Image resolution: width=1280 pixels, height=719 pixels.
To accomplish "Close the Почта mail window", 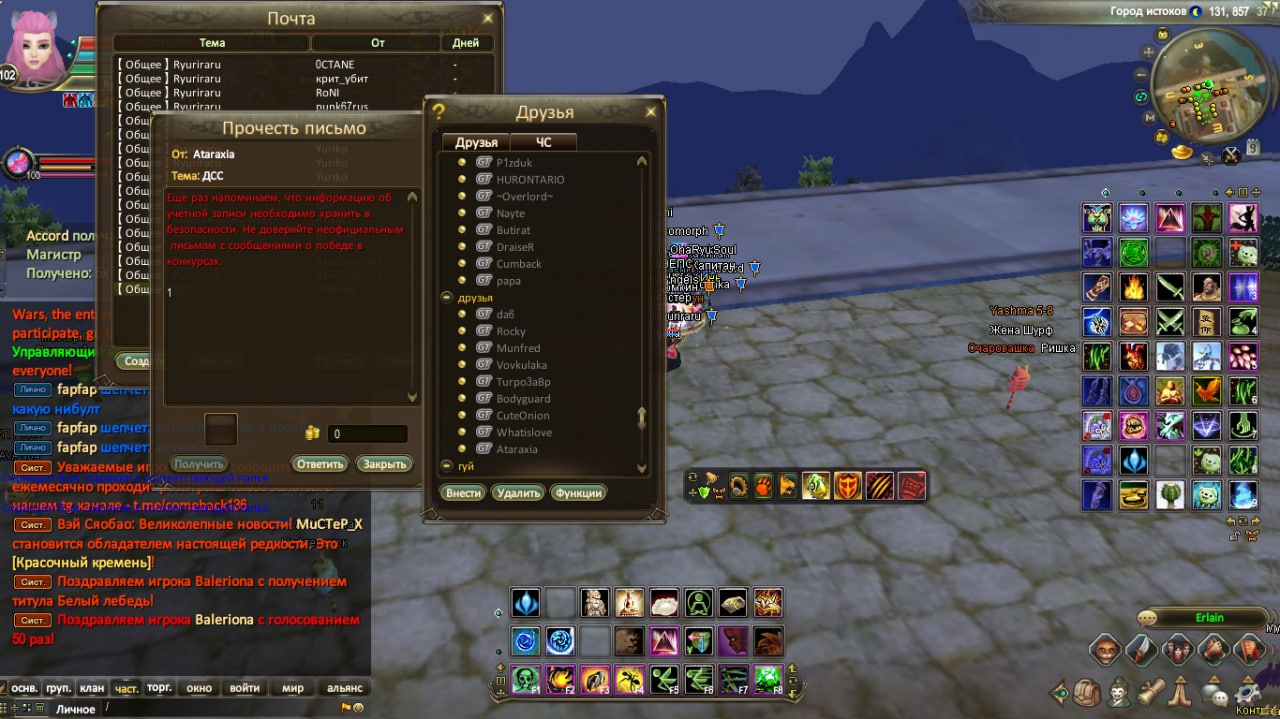I will tap(488, 18).
